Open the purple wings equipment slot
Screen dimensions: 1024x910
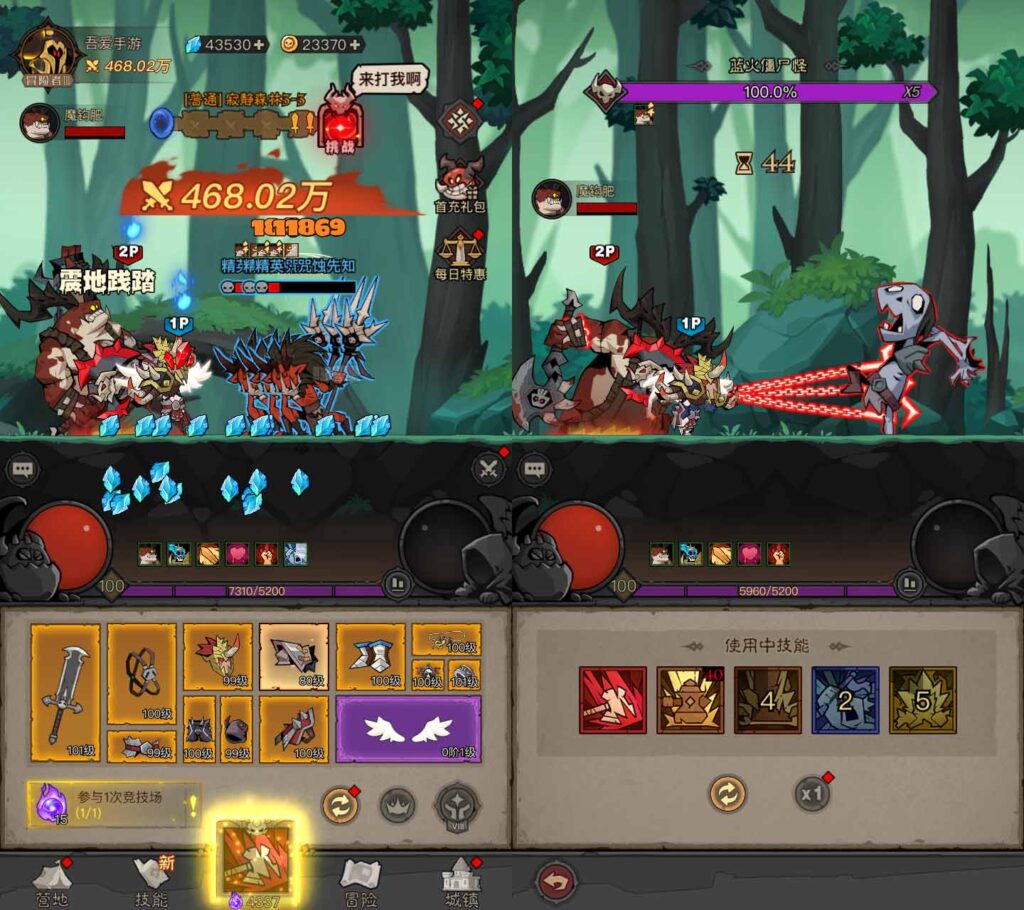coord(408,730)
